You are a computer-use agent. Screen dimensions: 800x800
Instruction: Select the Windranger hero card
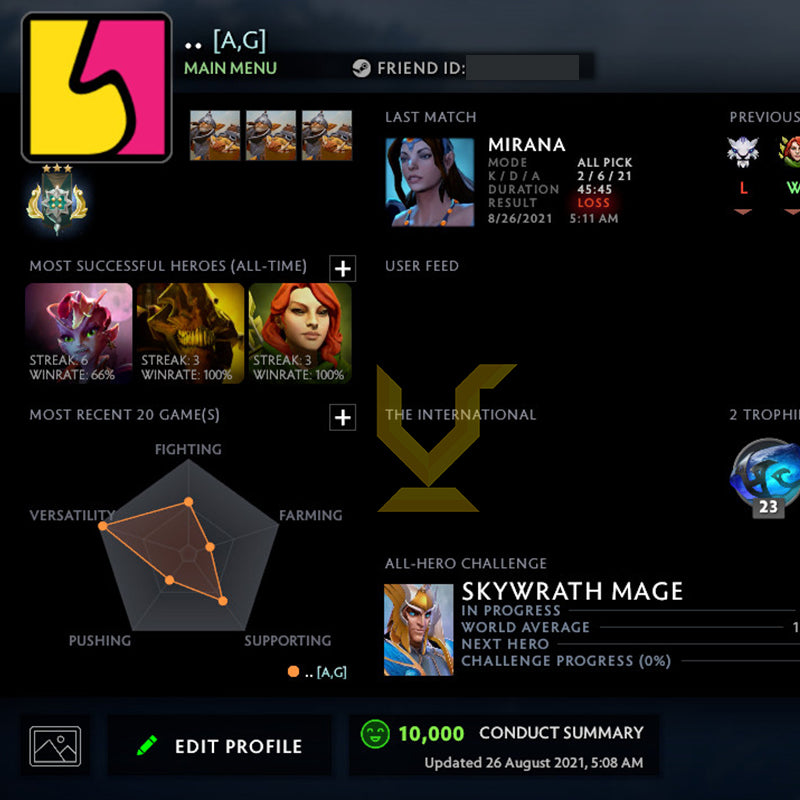[300, 334]
